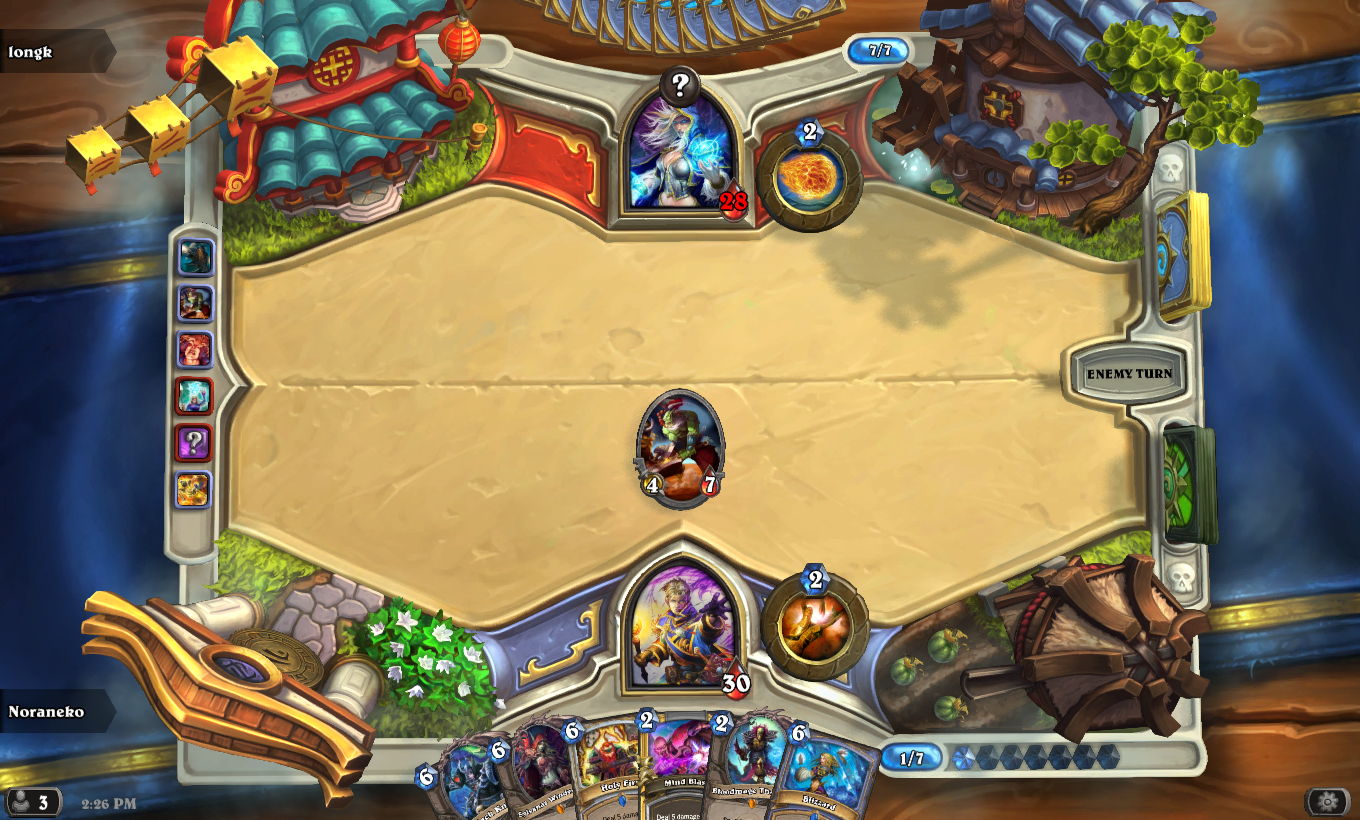The width and height of the screenshot is (1360, 820).
Task: Click the secret question mark above enemy hero
Action: coord(680,85)
